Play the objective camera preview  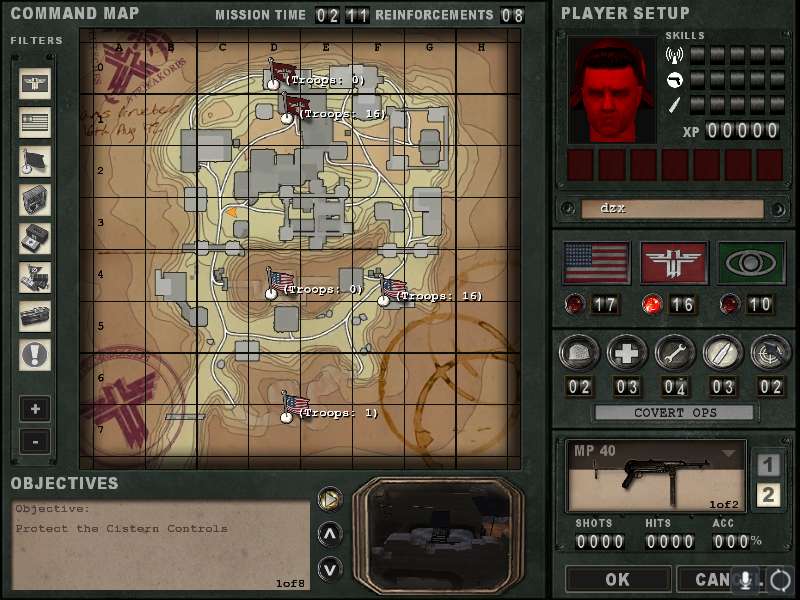329,497
